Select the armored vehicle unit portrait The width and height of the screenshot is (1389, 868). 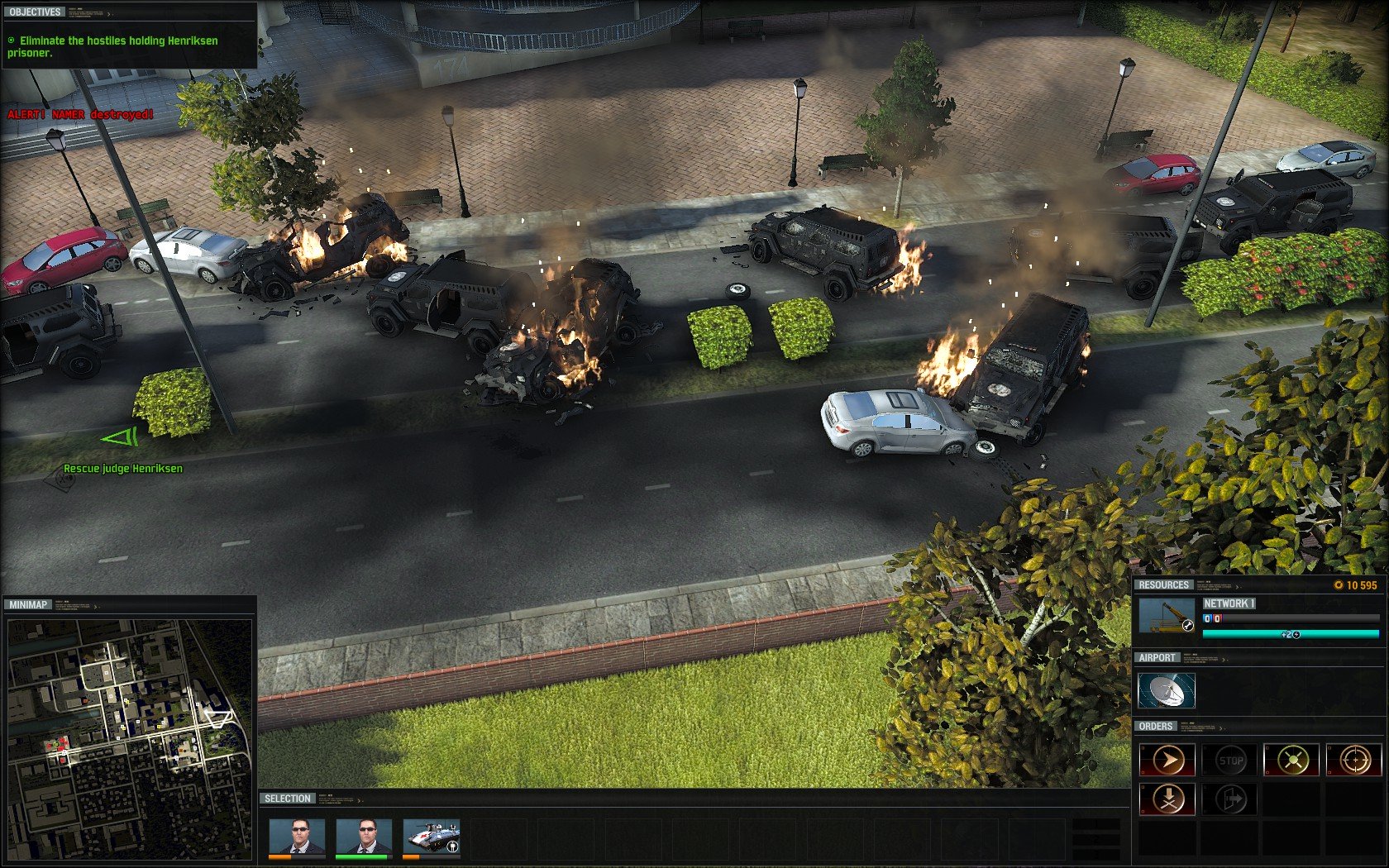(431, 837)
